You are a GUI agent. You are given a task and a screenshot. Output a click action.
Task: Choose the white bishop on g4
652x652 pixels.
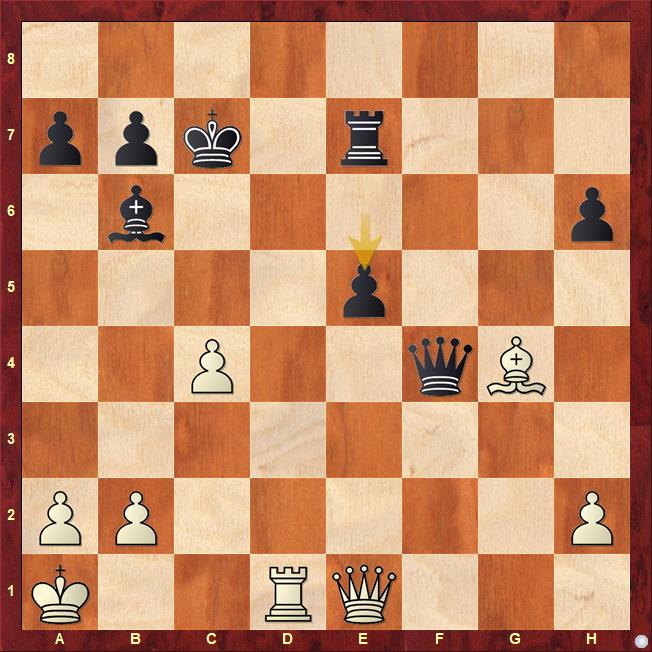pos(516,365)
